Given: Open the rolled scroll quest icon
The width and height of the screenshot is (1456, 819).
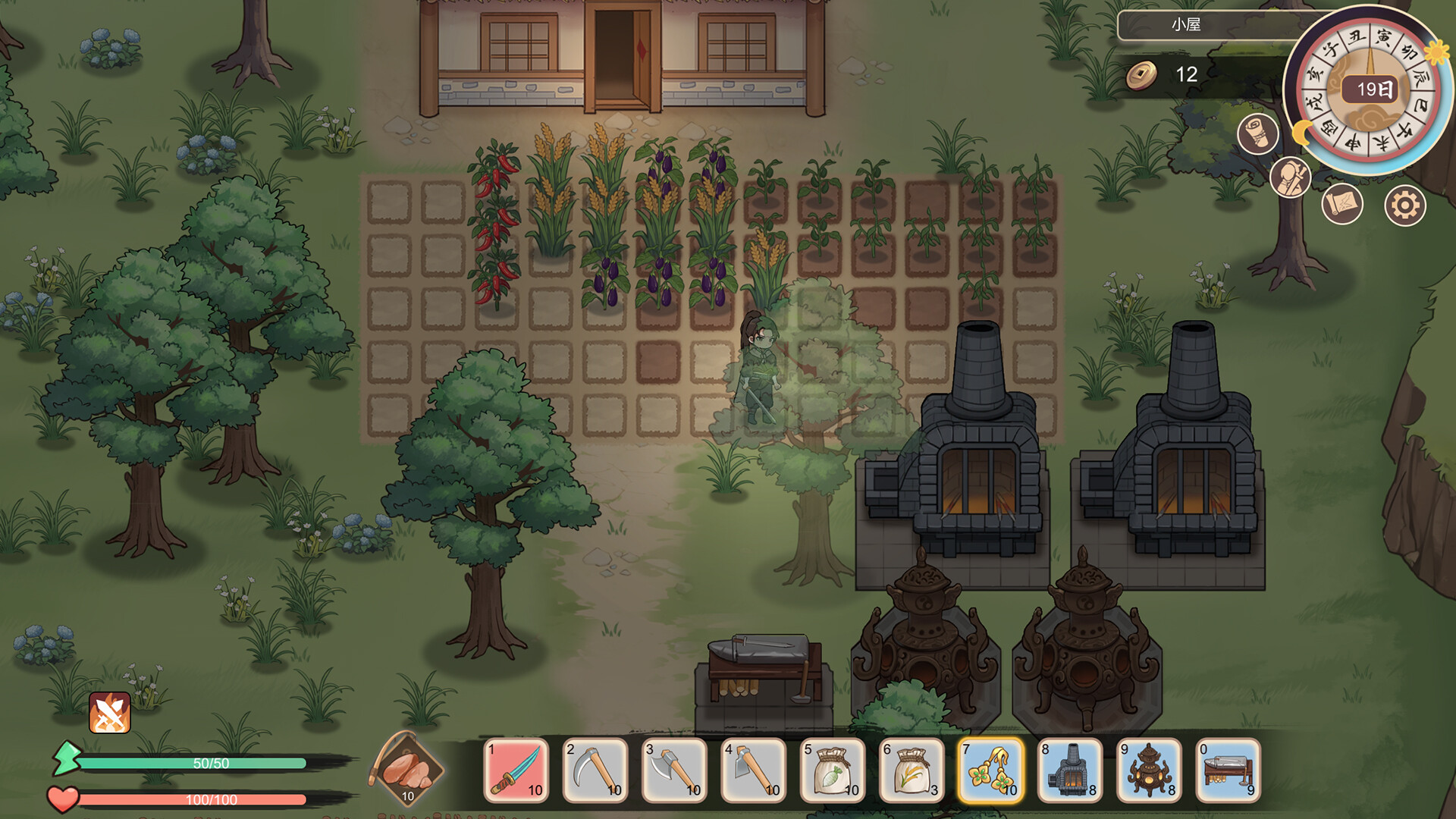Looking at the screenshot, I should 1257,134.
